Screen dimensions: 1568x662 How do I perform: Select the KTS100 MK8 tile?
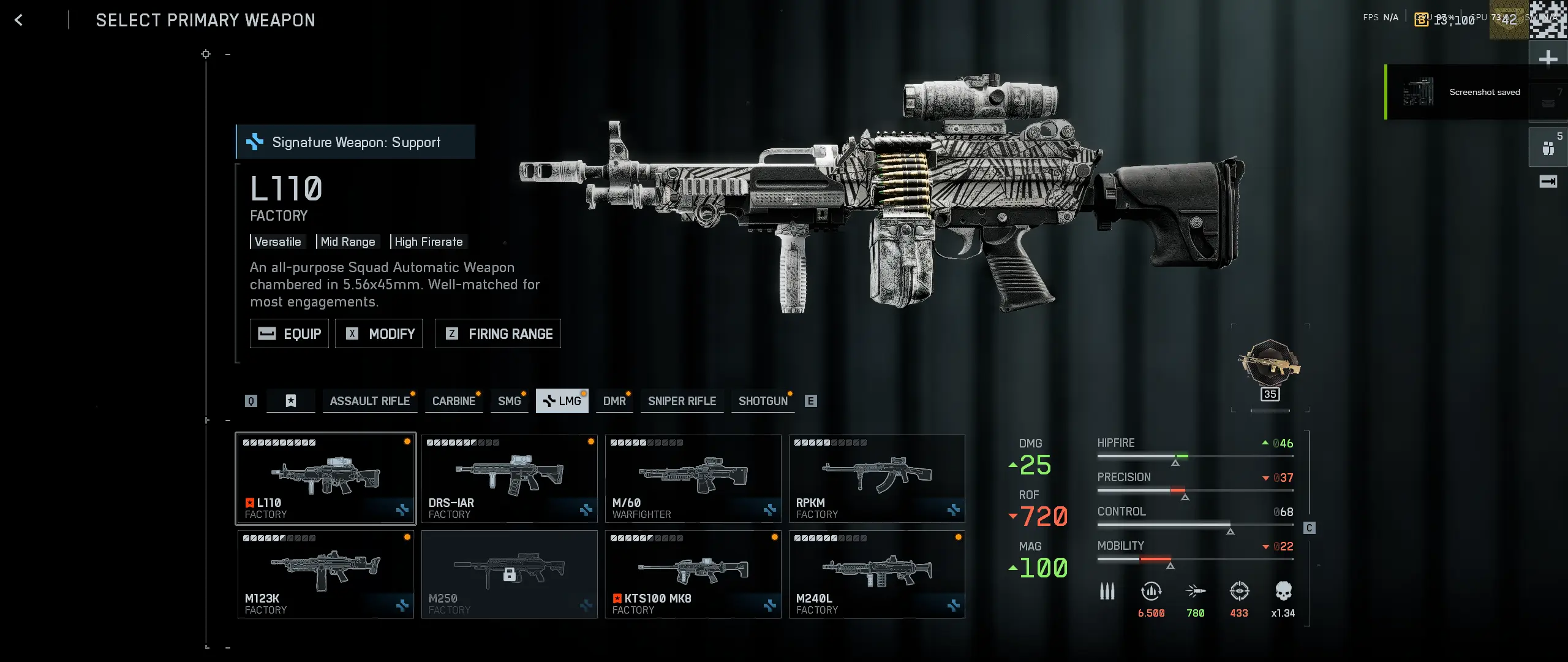693,574
